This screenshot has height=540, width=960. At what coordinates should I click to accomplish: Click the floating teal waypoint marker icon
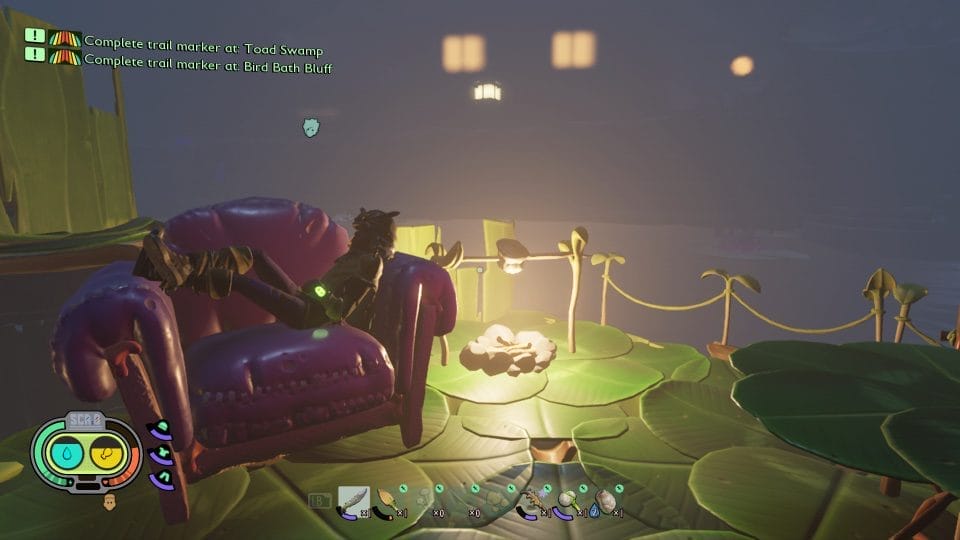(x=311, y=127)
